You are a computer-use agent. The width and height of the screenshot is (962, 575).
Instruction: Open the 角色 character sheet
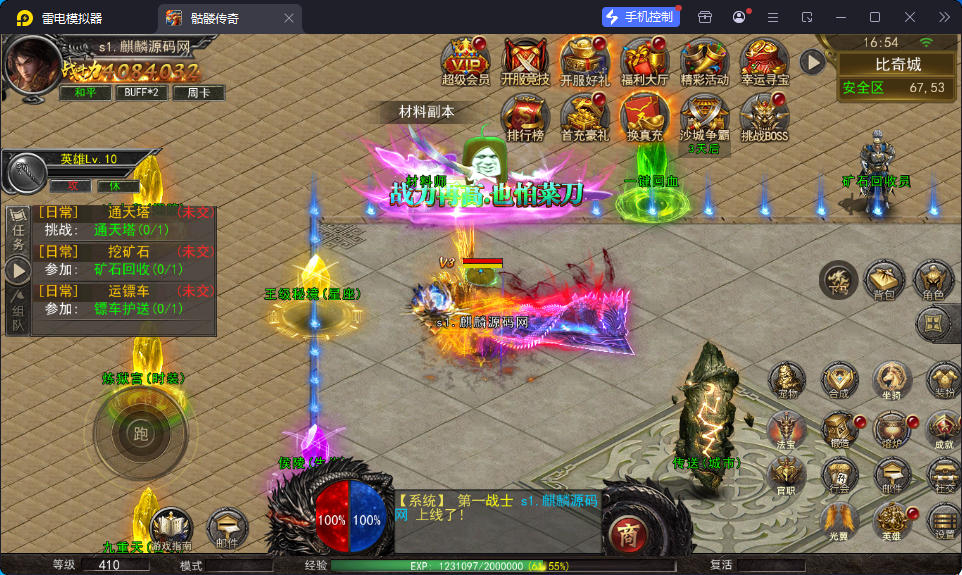coord(933,281)
